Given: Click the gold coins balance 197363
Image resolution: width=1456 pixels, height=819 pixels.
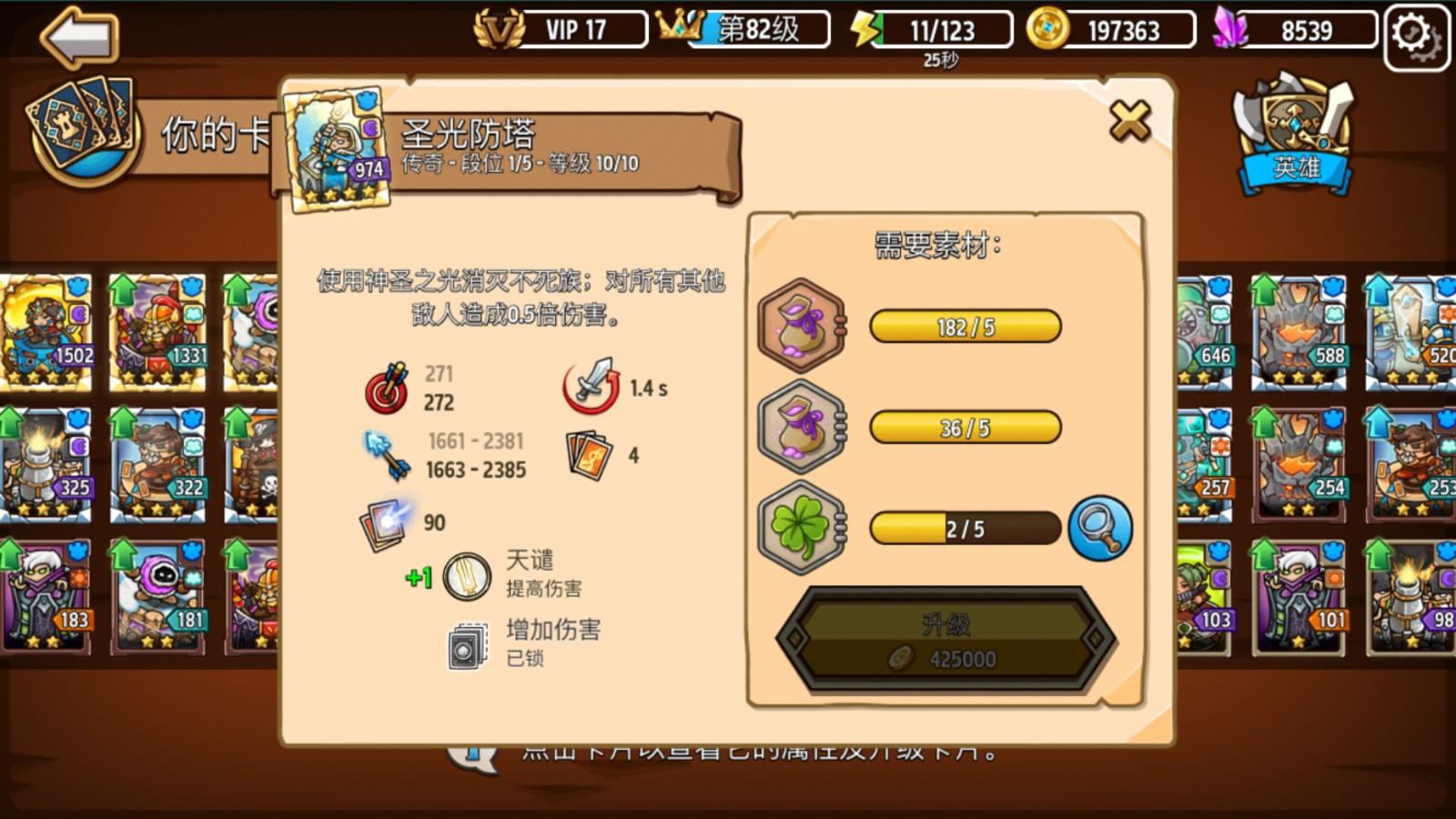Looking at the screenshot, I should click(x=1124, y=28).
